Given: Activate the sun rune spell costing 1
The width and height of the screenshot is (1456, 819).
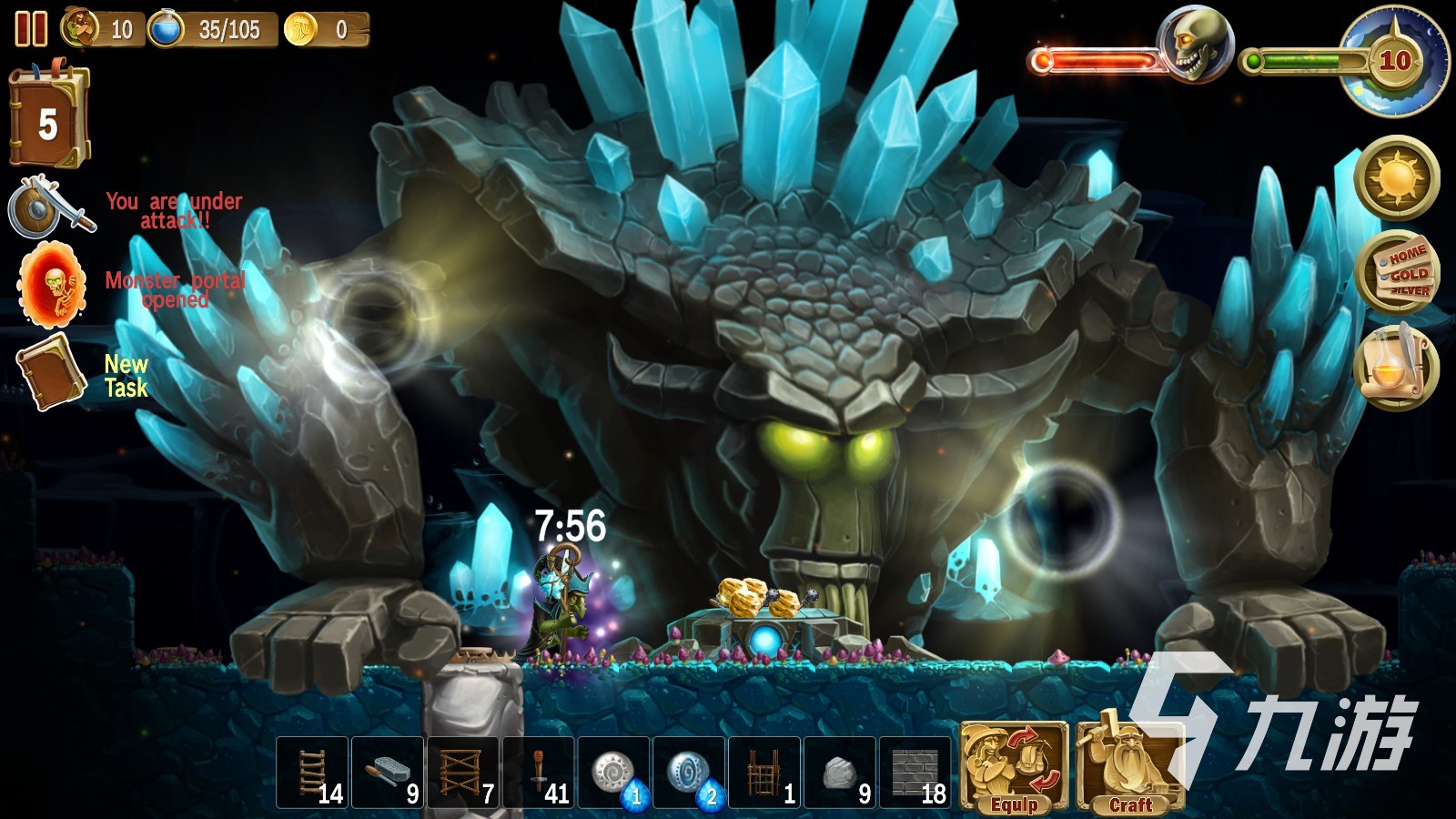Looking at the screenshot, I should click(614, 773).
